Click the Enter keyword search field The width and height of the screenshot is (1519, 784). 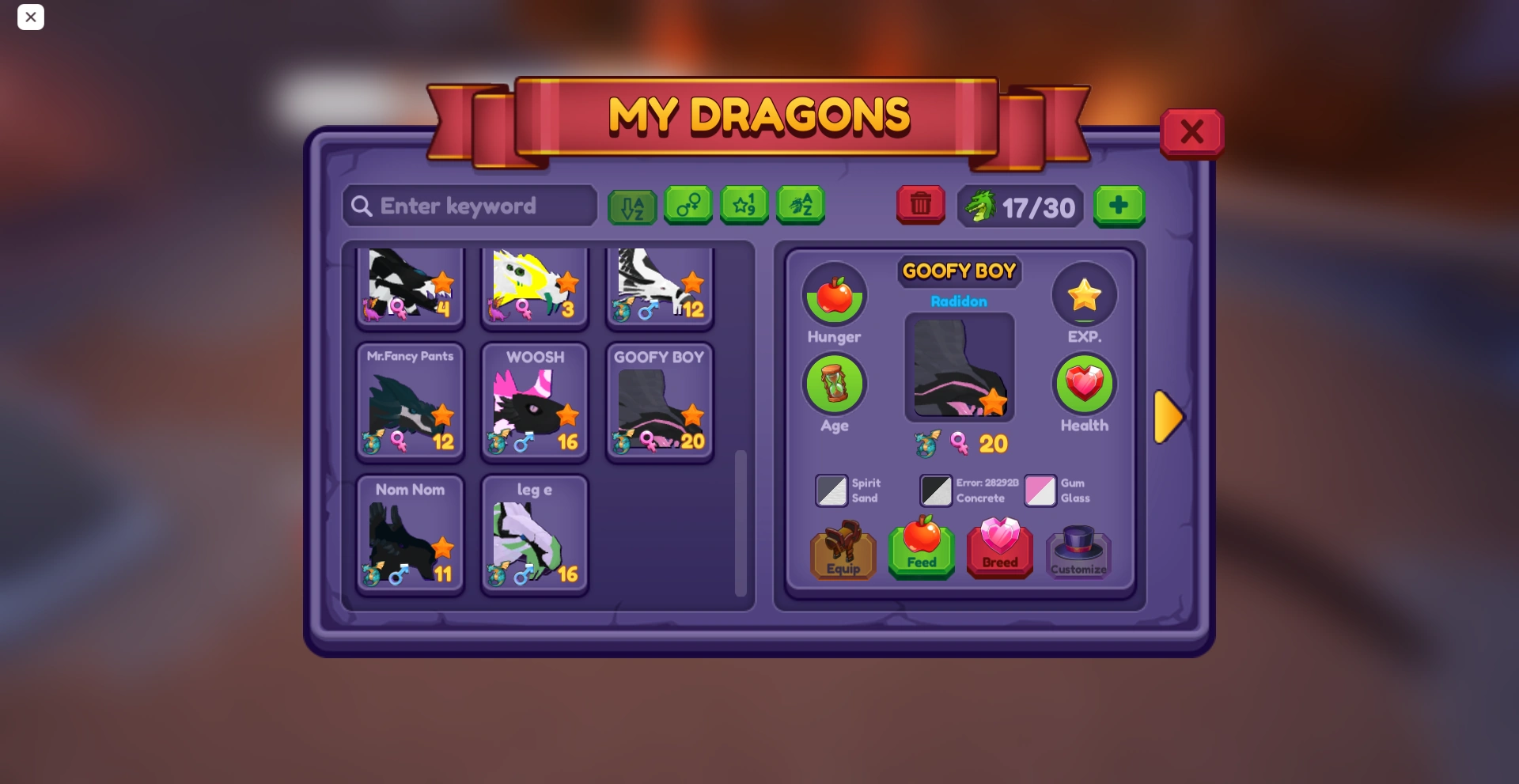point(469,206)
